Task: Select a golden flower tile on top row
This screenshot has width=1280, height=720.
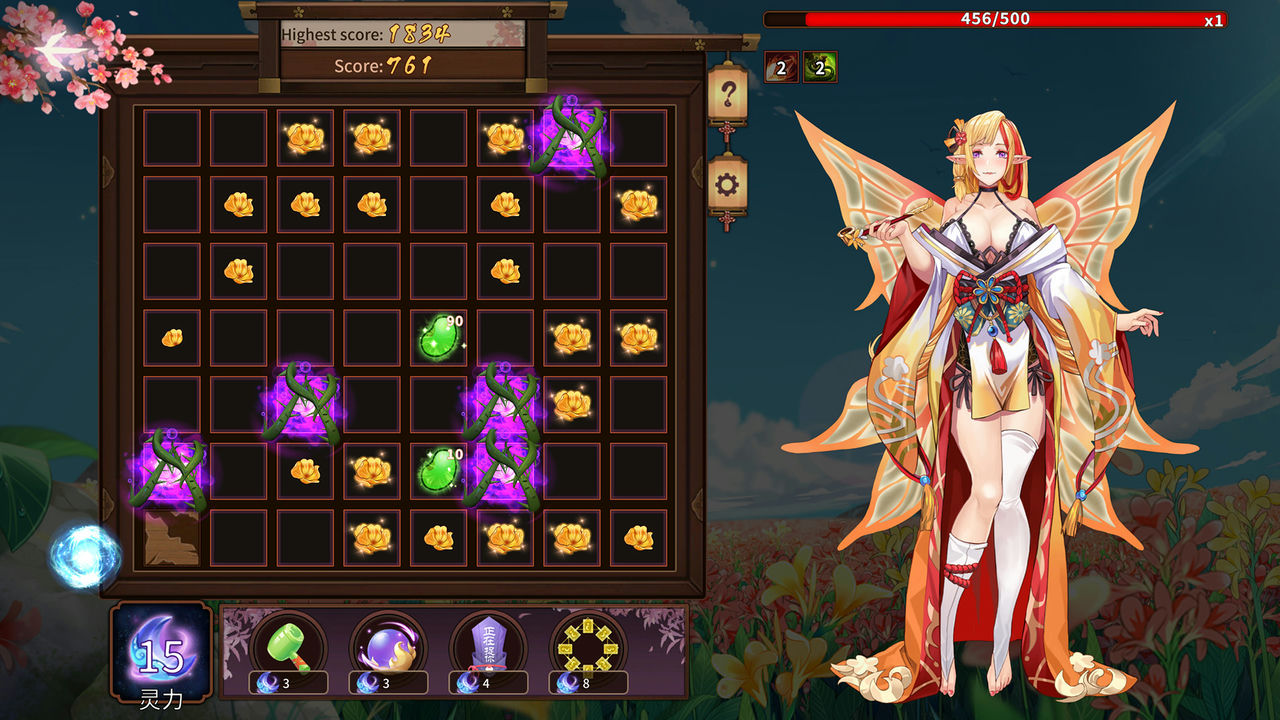Action: point(304,137)
